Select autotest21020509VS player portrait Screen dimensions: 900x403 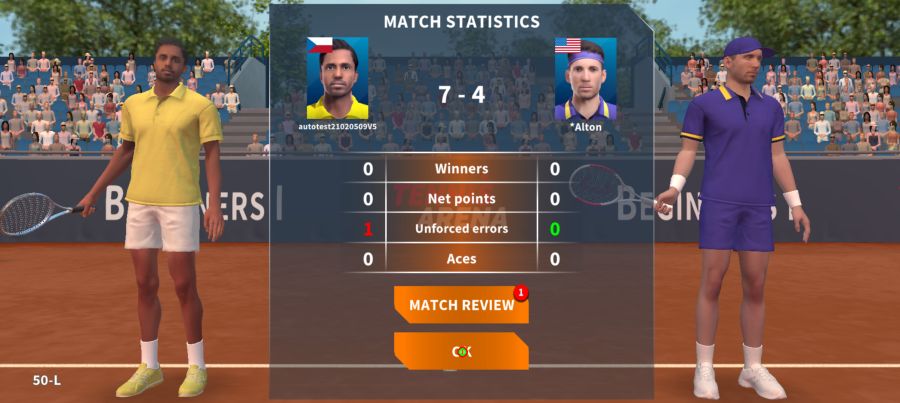(337, 79)
